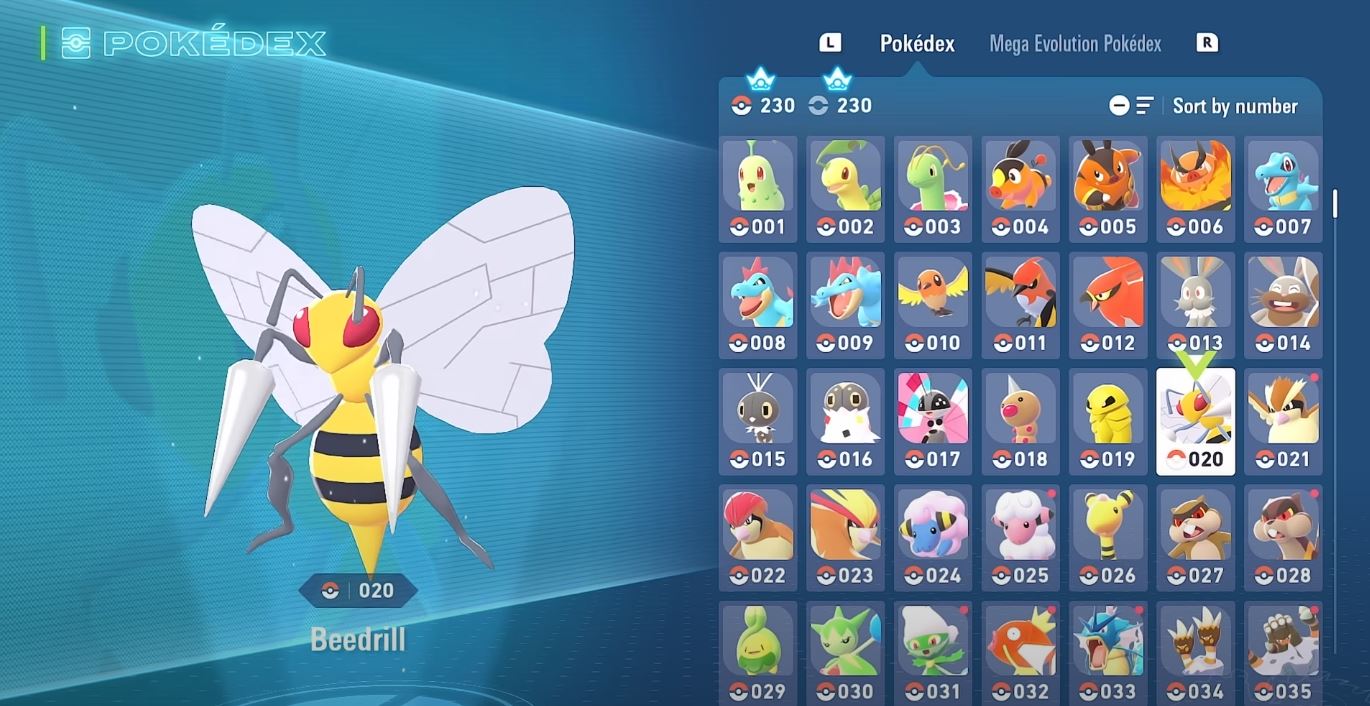Select Weedle entry number 018
Image resolution: width=1370 pixels, height=706 pixels.
tap(1020, 421)
